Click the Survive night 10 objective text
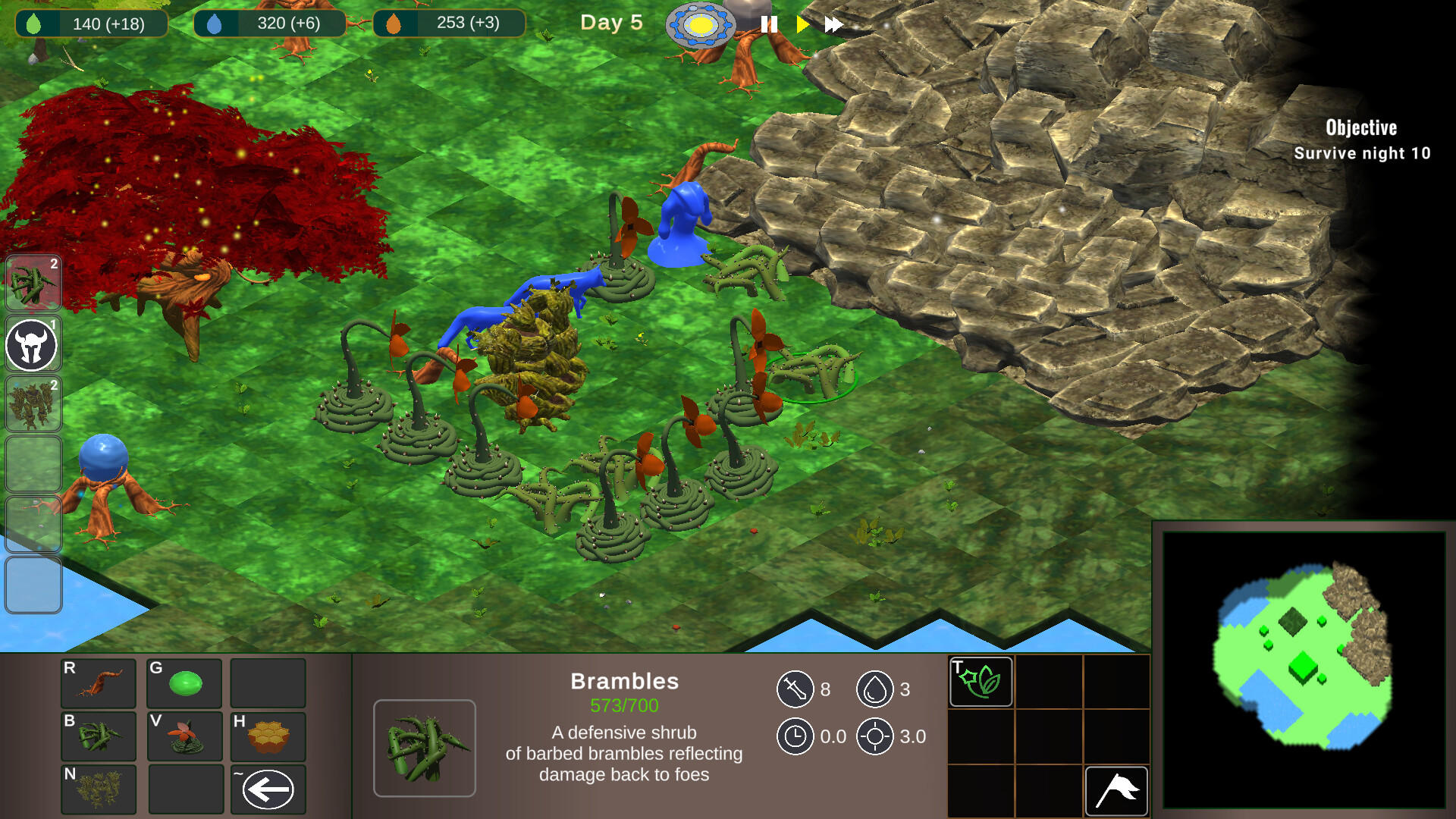1456x819 pixels. point(1361,152)
